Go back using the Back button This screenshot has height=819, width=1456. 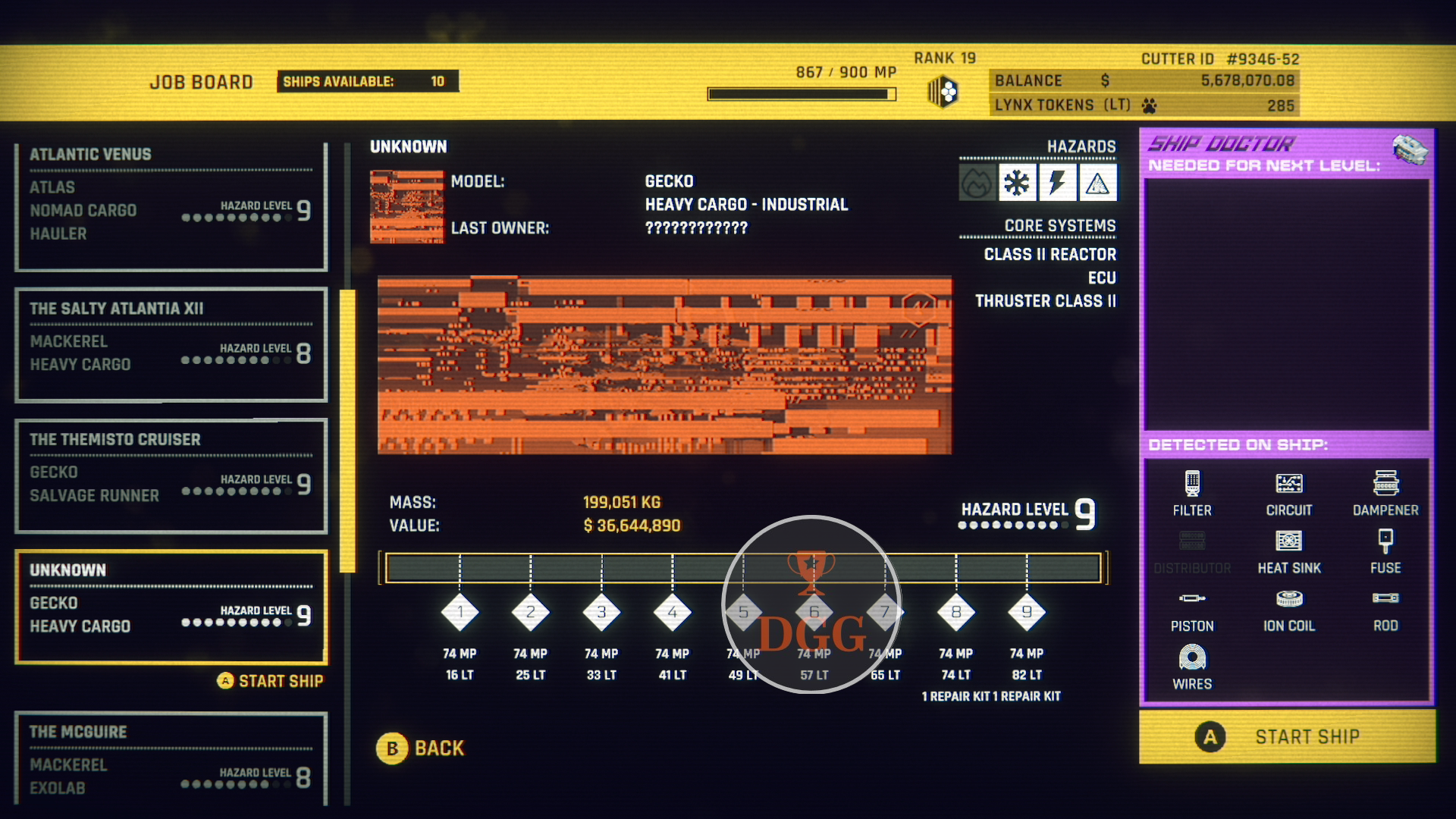click(421, 748)
